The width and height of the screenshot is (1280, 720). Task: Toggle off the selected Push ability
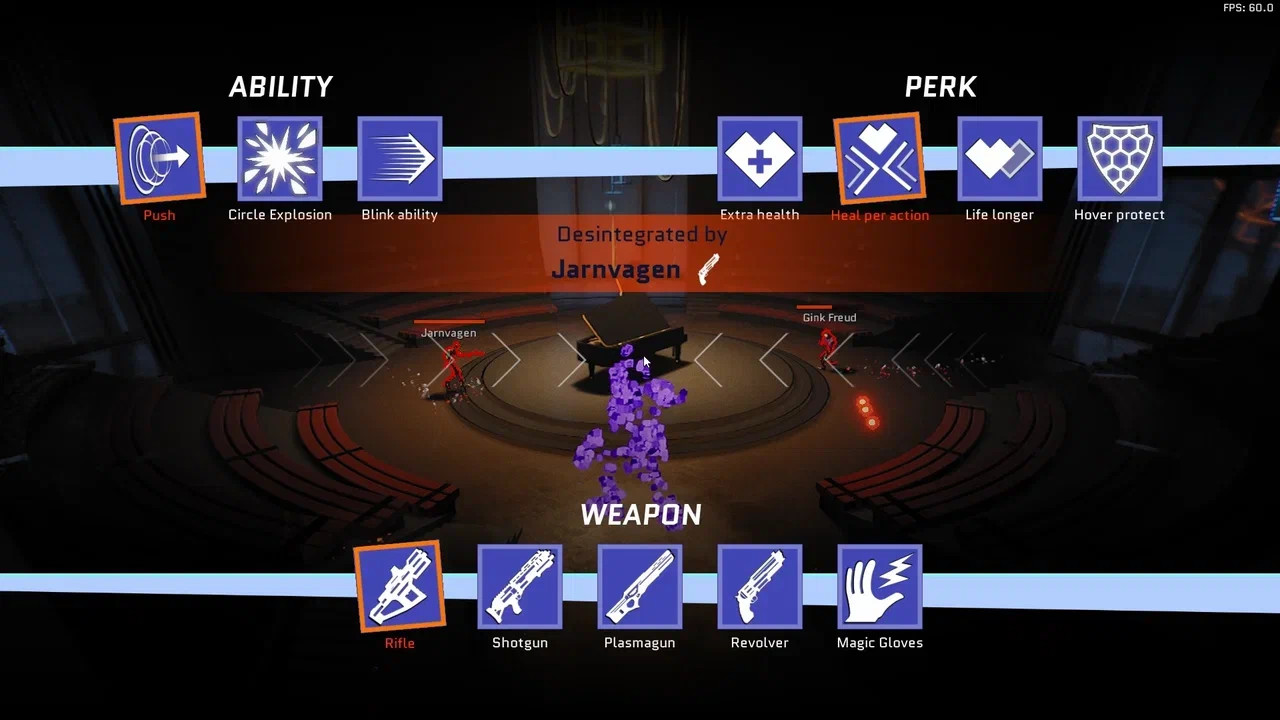(x=158, y=158)
